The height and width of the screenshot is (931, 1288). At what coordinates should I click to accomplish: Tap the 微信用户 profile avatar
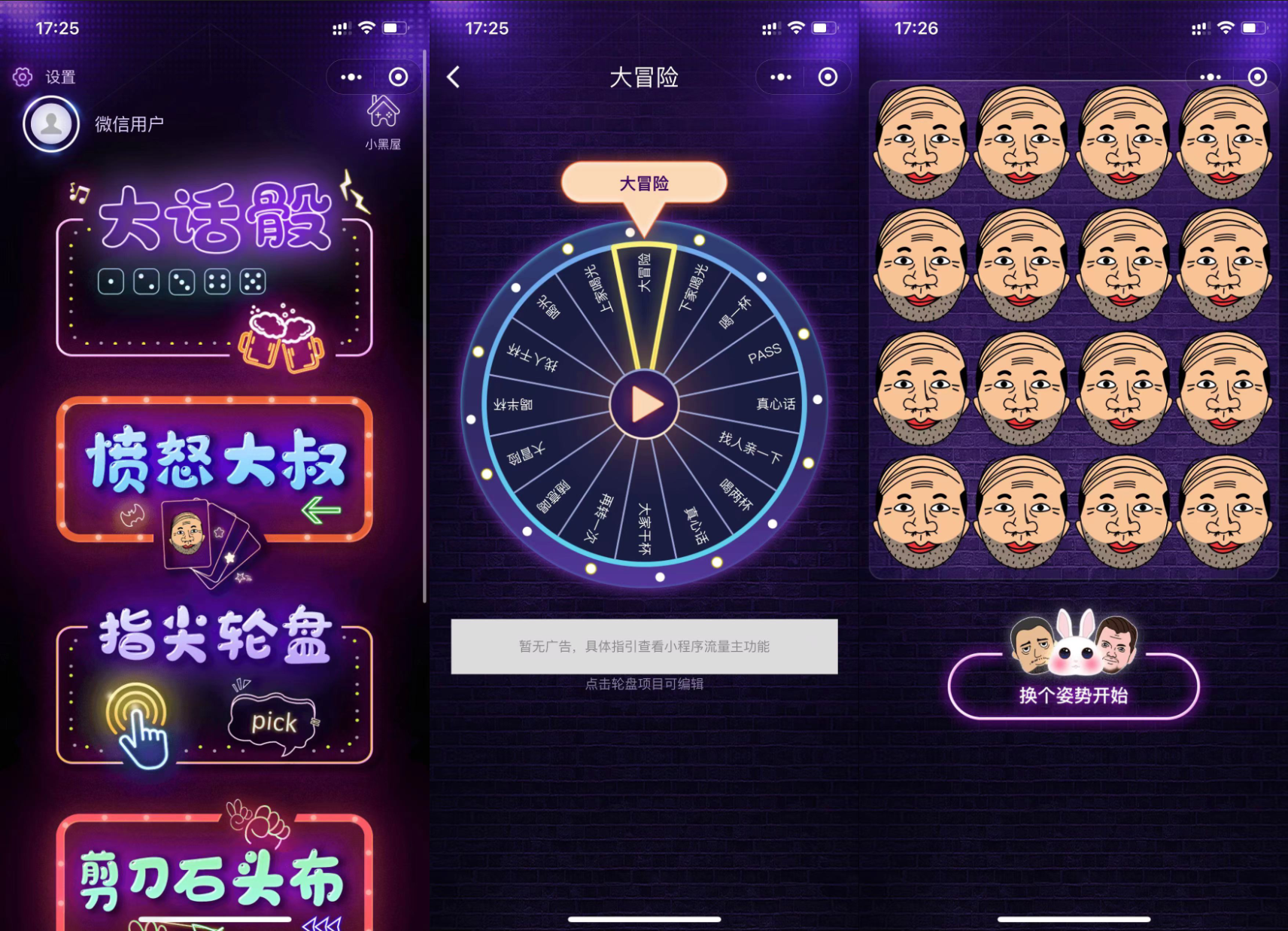(50, 123)
